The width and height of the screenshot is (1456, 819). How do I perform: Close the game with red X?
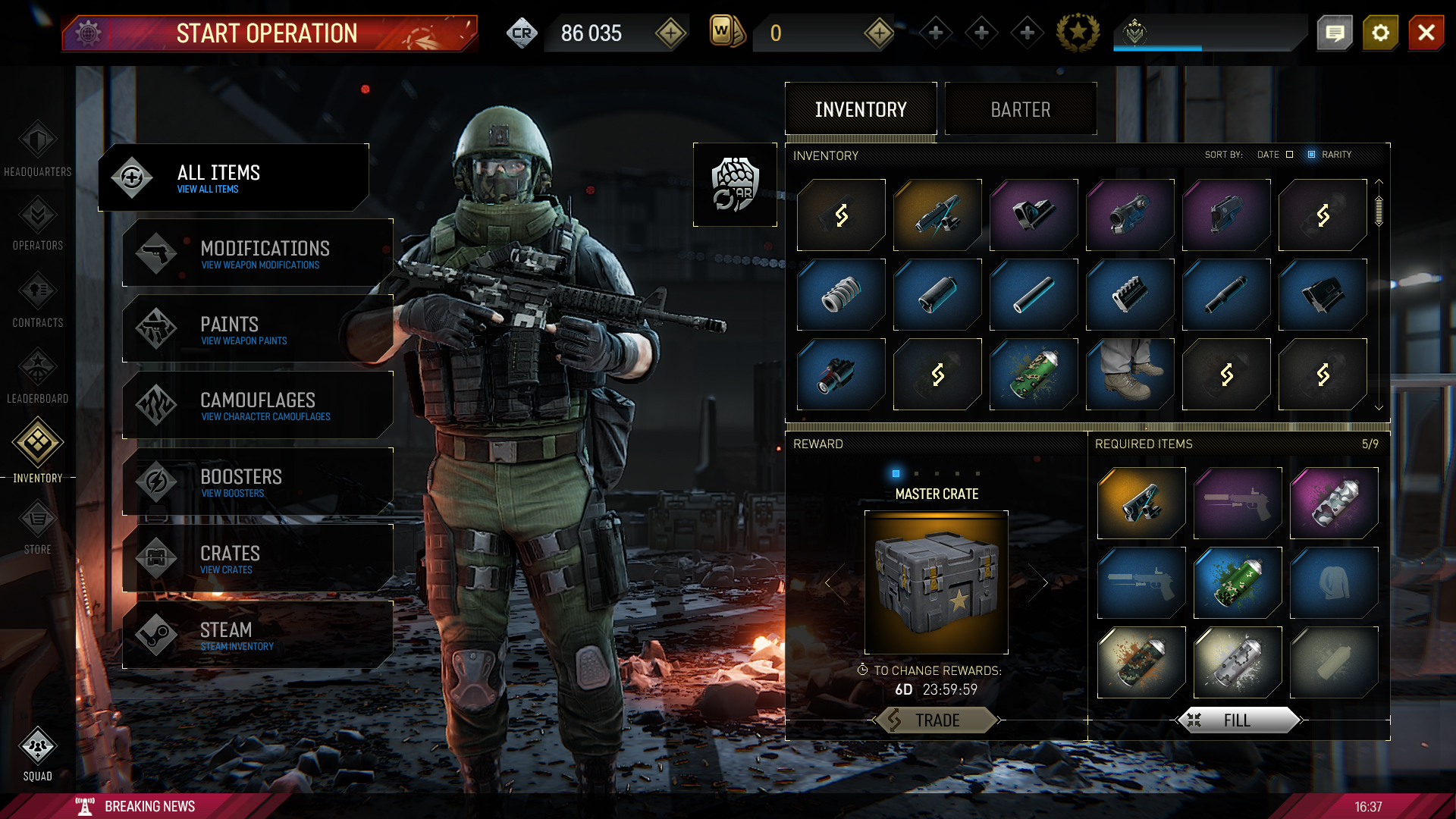pos(1426,33)
